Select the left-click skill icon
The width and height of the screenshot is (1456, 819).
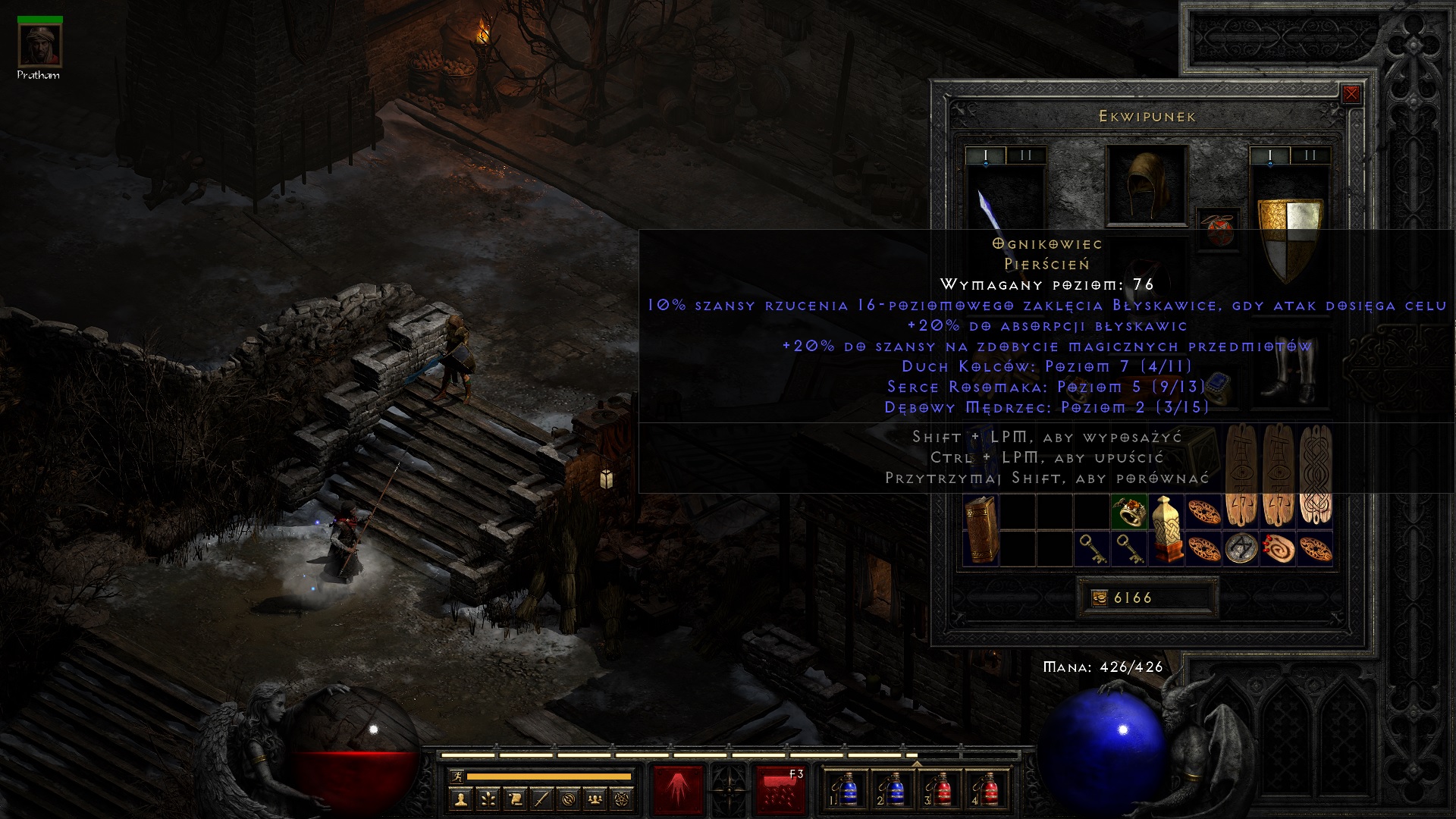(x=678, y=790)
